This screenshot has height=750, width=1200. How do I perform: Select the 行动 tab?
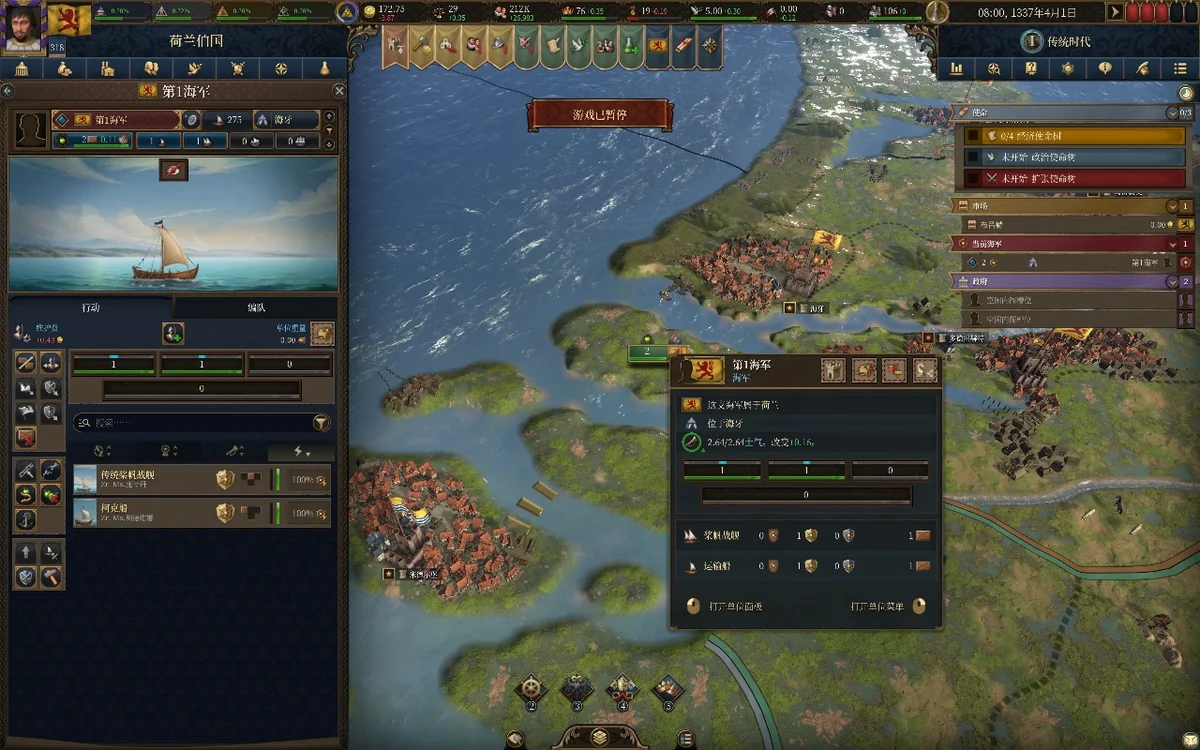tap(91, 307)
